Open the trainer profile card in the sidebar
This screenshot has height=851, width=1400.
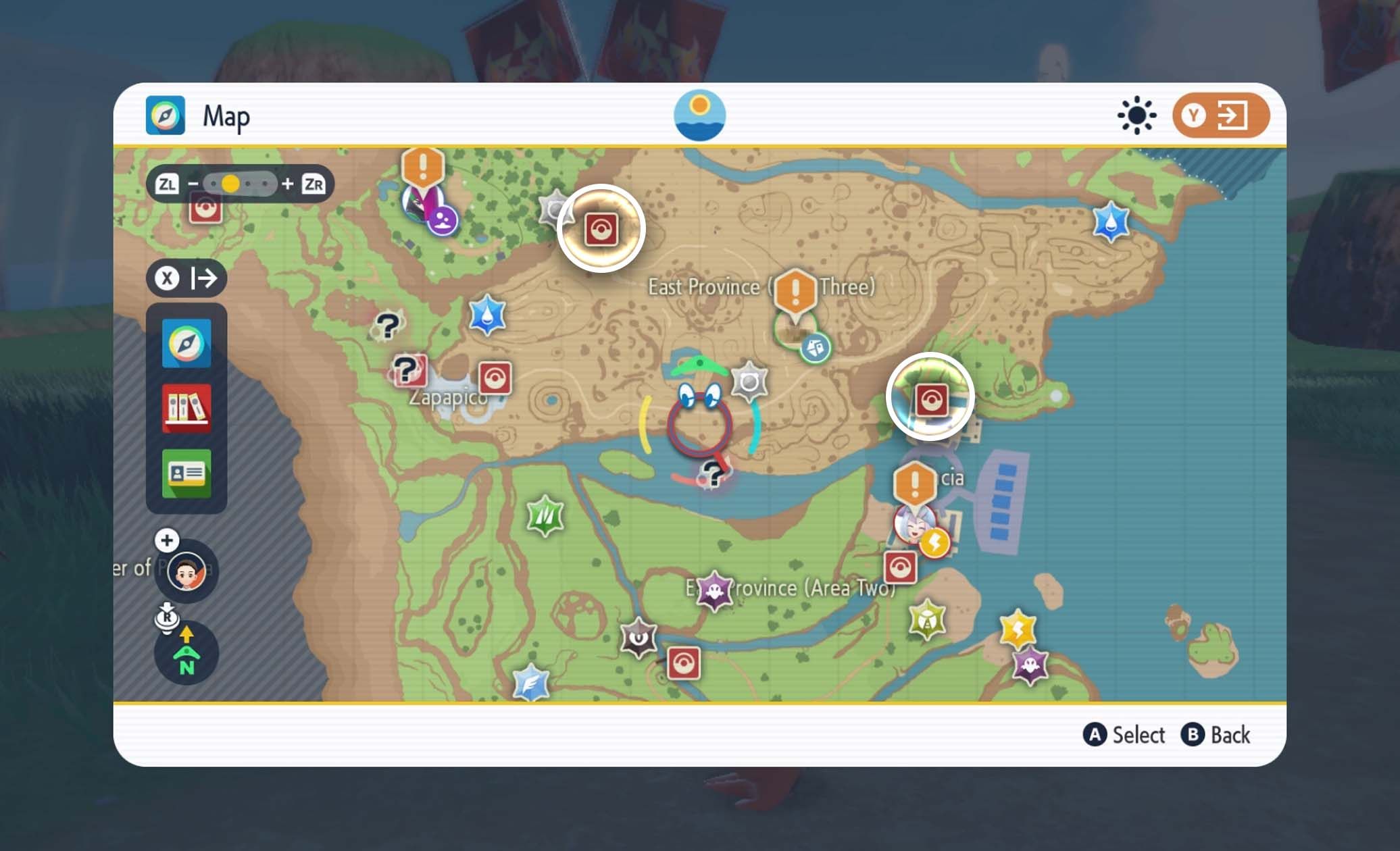tap(186, 473)
